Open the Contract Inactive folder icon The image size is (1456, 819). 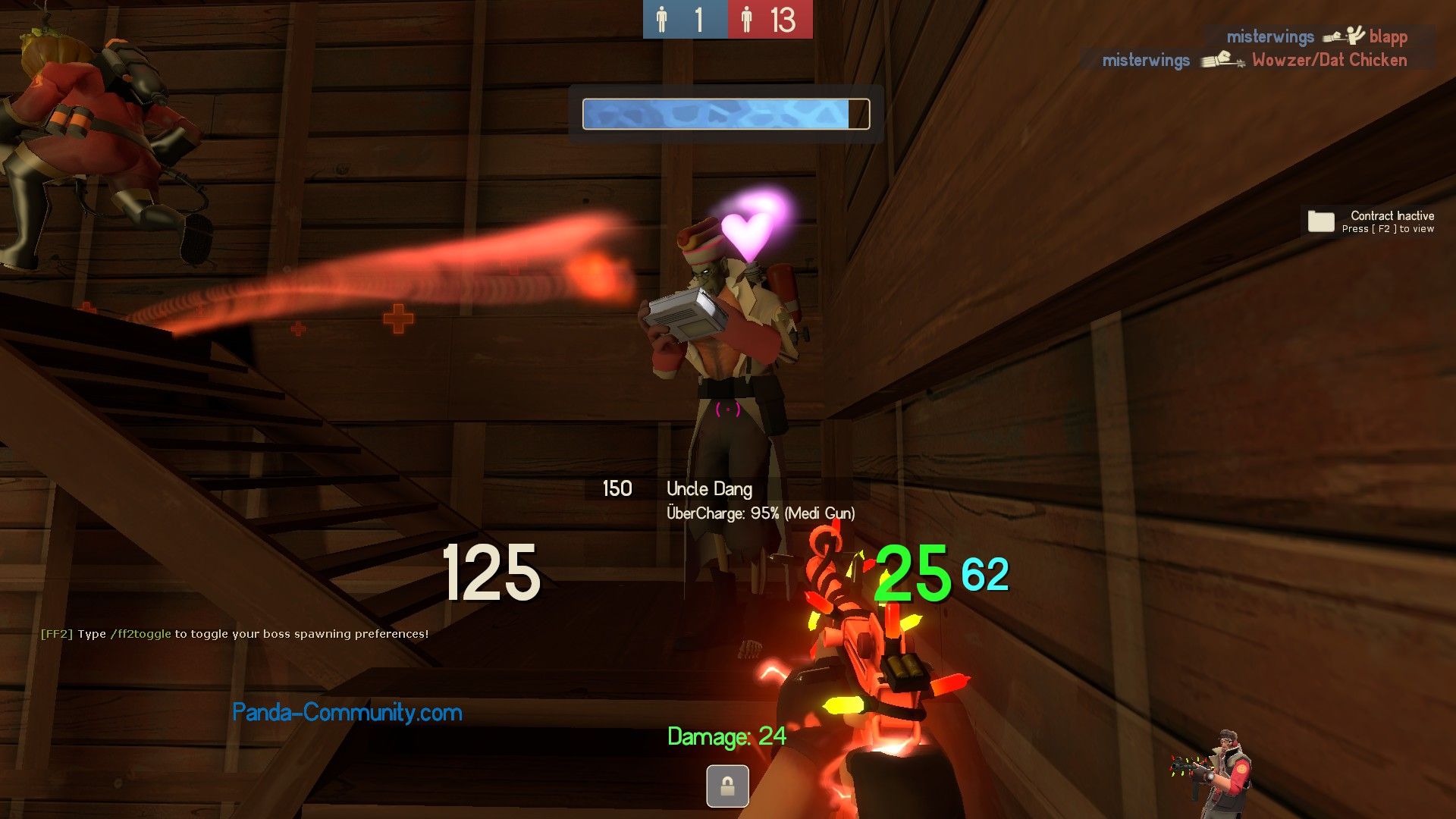[x=1320, y=221]
